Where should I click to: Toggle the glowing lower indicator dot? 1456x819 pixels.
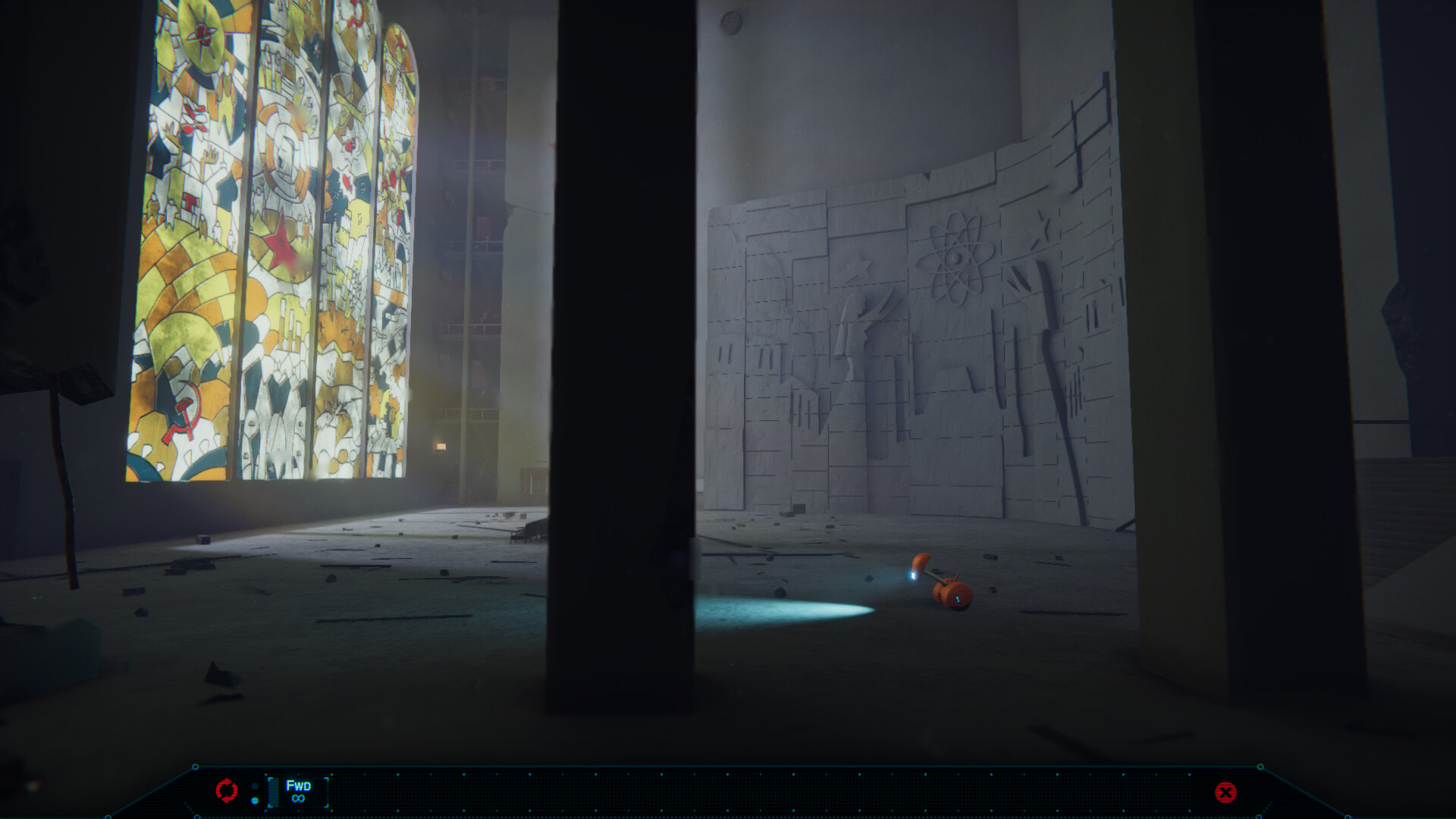pyautogui.click(x=255, y=800)
